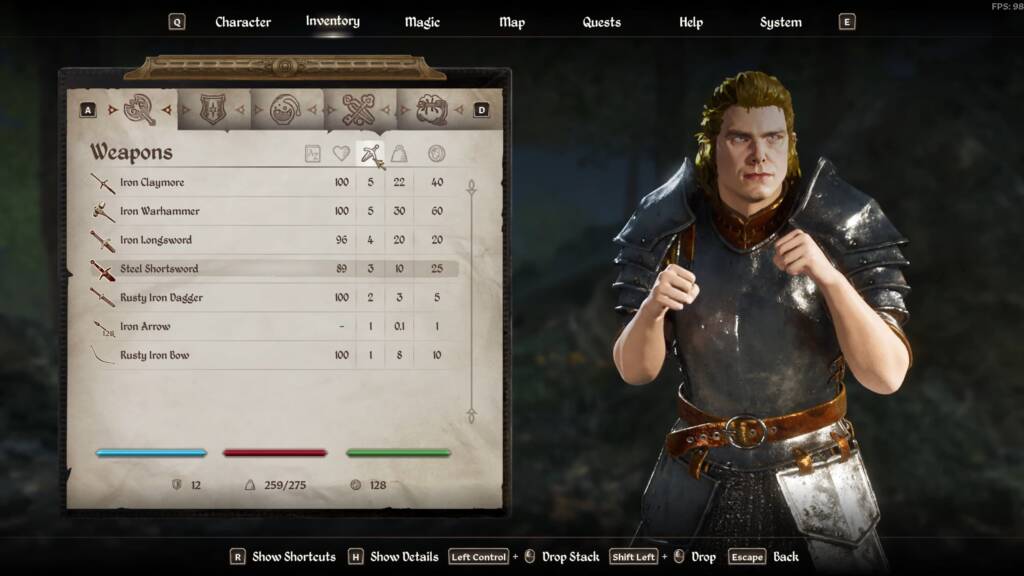Switch to the armor shield category tab

coord(213,109)
